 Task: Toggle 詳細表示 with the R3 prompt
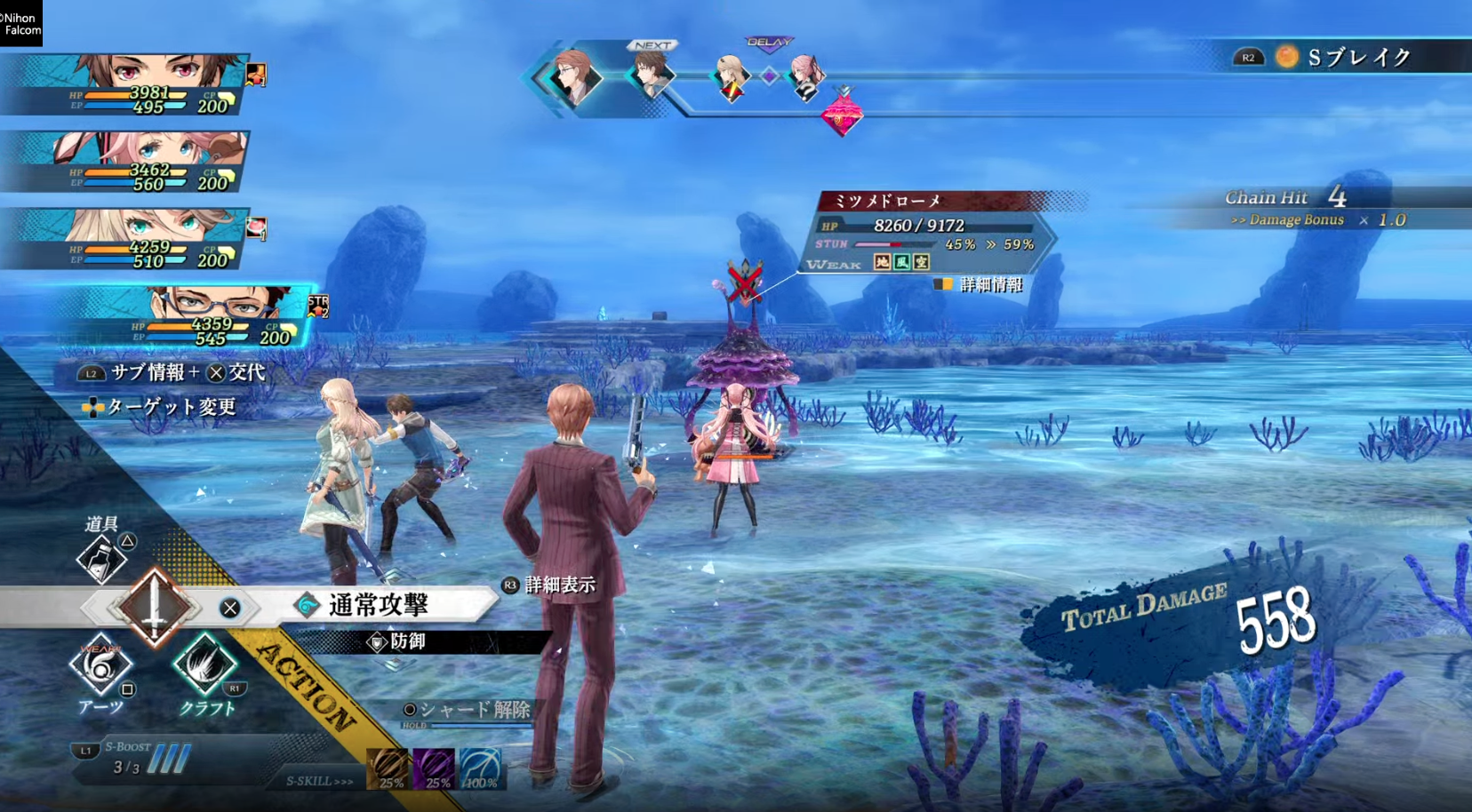click(548, 585)
